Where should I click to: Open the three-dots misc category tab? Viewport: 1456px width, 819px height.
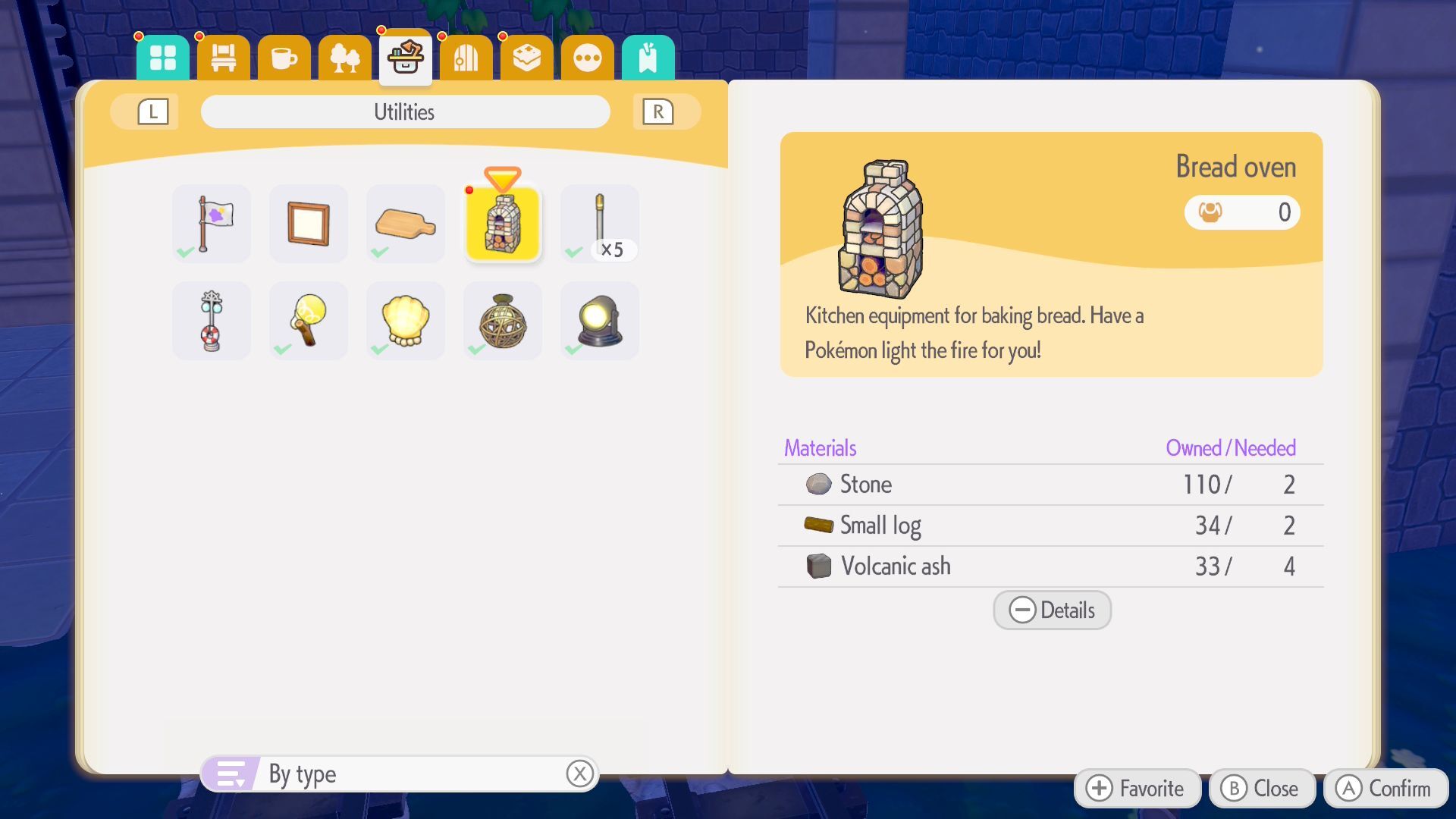coord(588,58)
